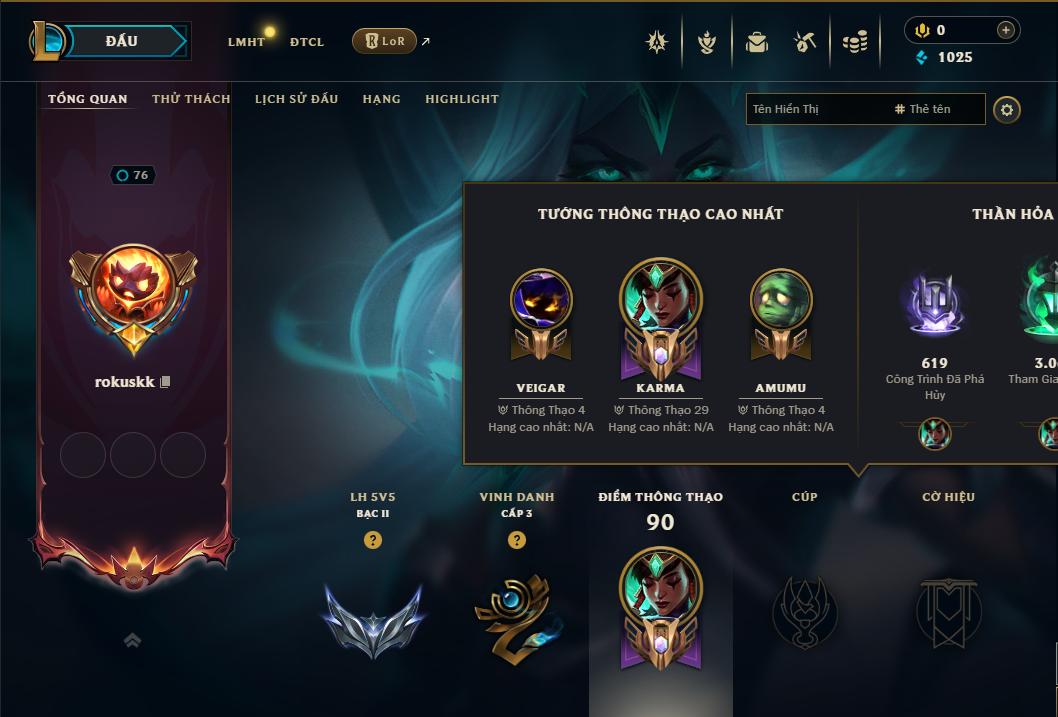
Task: Go to the TỔNG QUAN tab
Action: (88, 99)
